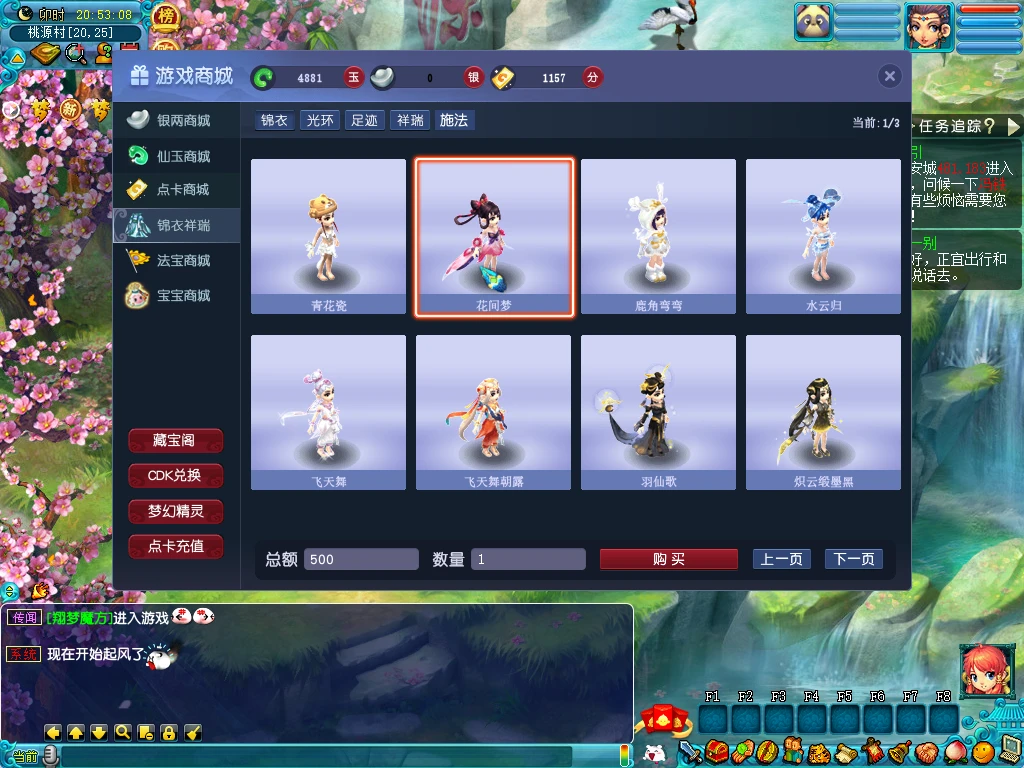Switch to the 光环 tab
1024x768 pixels.
320,120
